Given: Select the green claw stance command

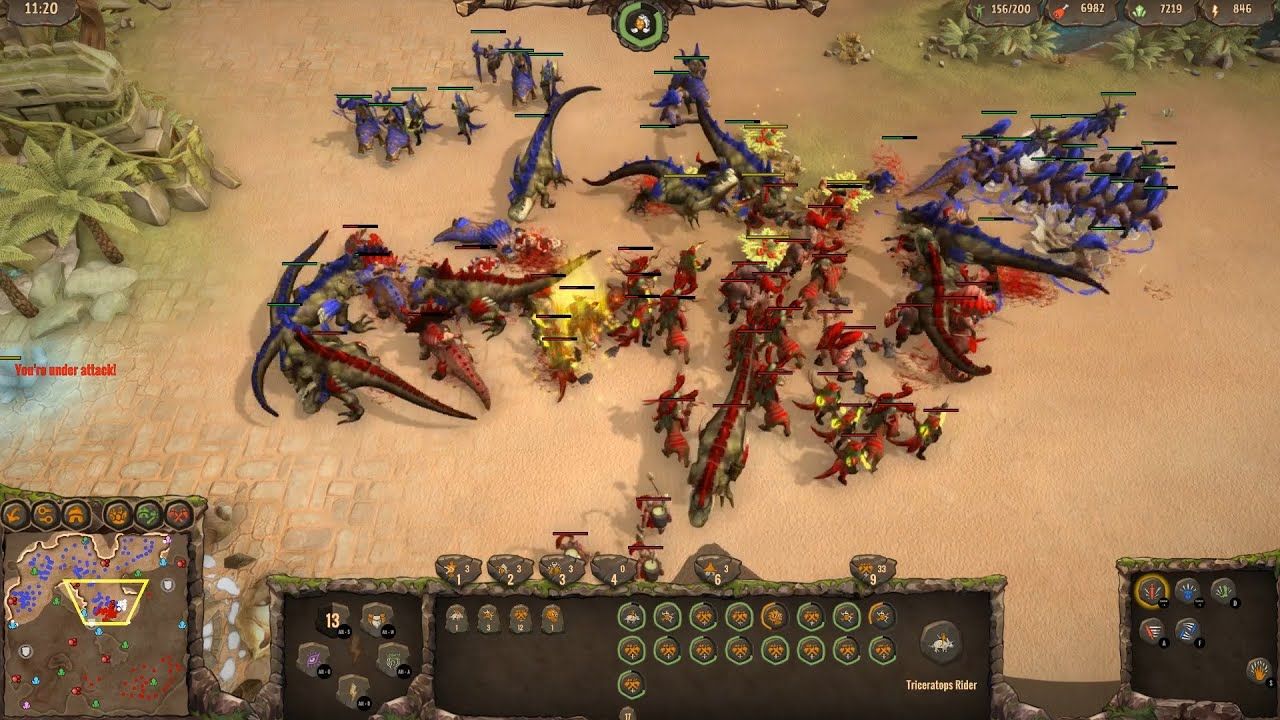Looking at the screenshot, I should [1222, 593].
